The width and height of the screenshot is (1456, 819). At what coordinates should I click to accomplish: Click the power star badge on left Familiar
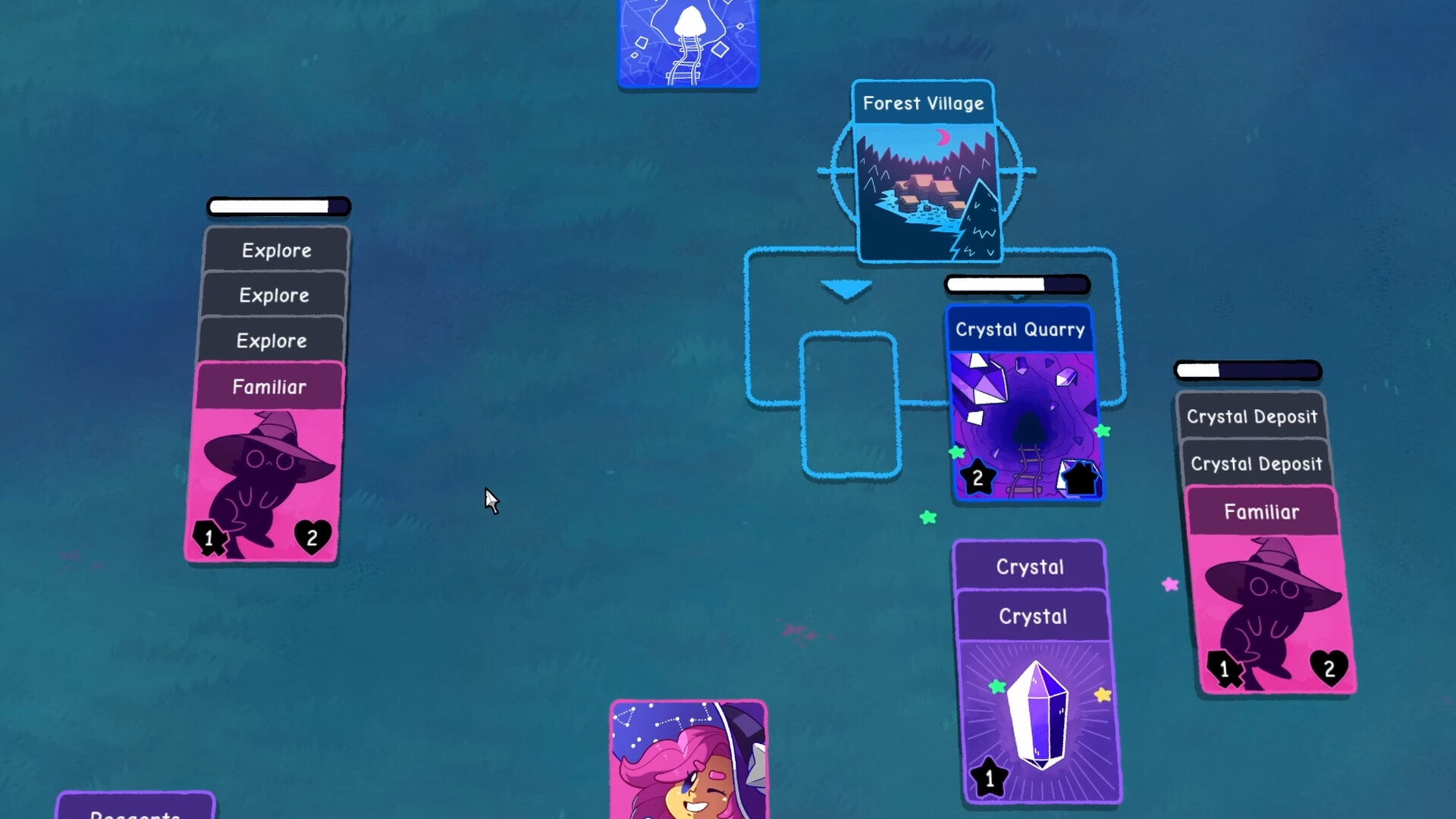point(209,538)
